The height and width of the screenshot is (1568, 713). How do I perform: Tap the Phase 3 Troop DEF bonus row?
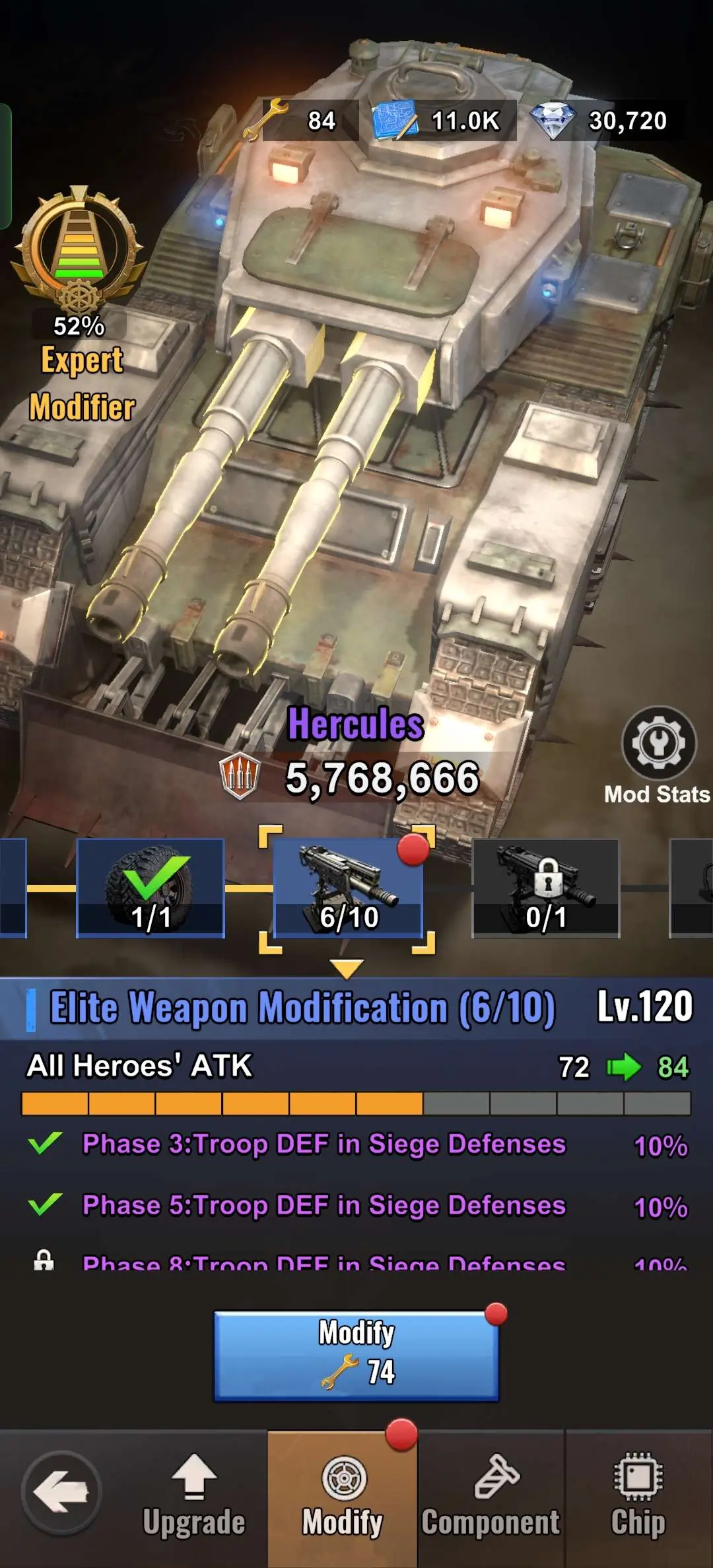pyautogui.click(x=356, y=1144)
